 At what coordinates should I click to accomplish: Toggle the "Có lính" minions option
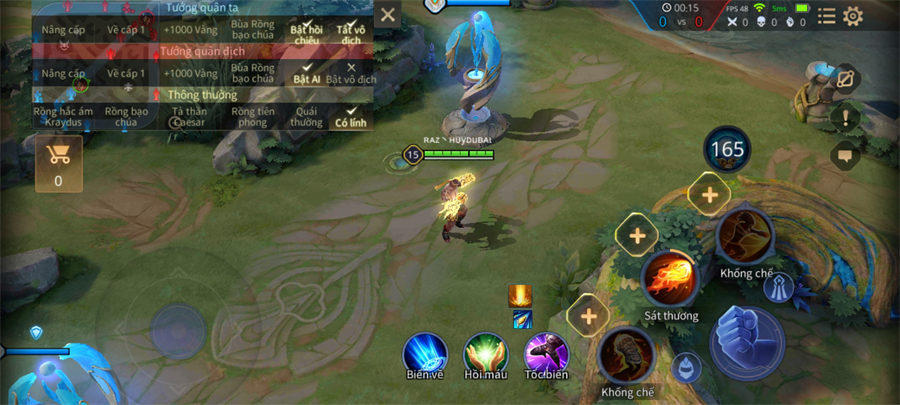click(x=351, y=116)
